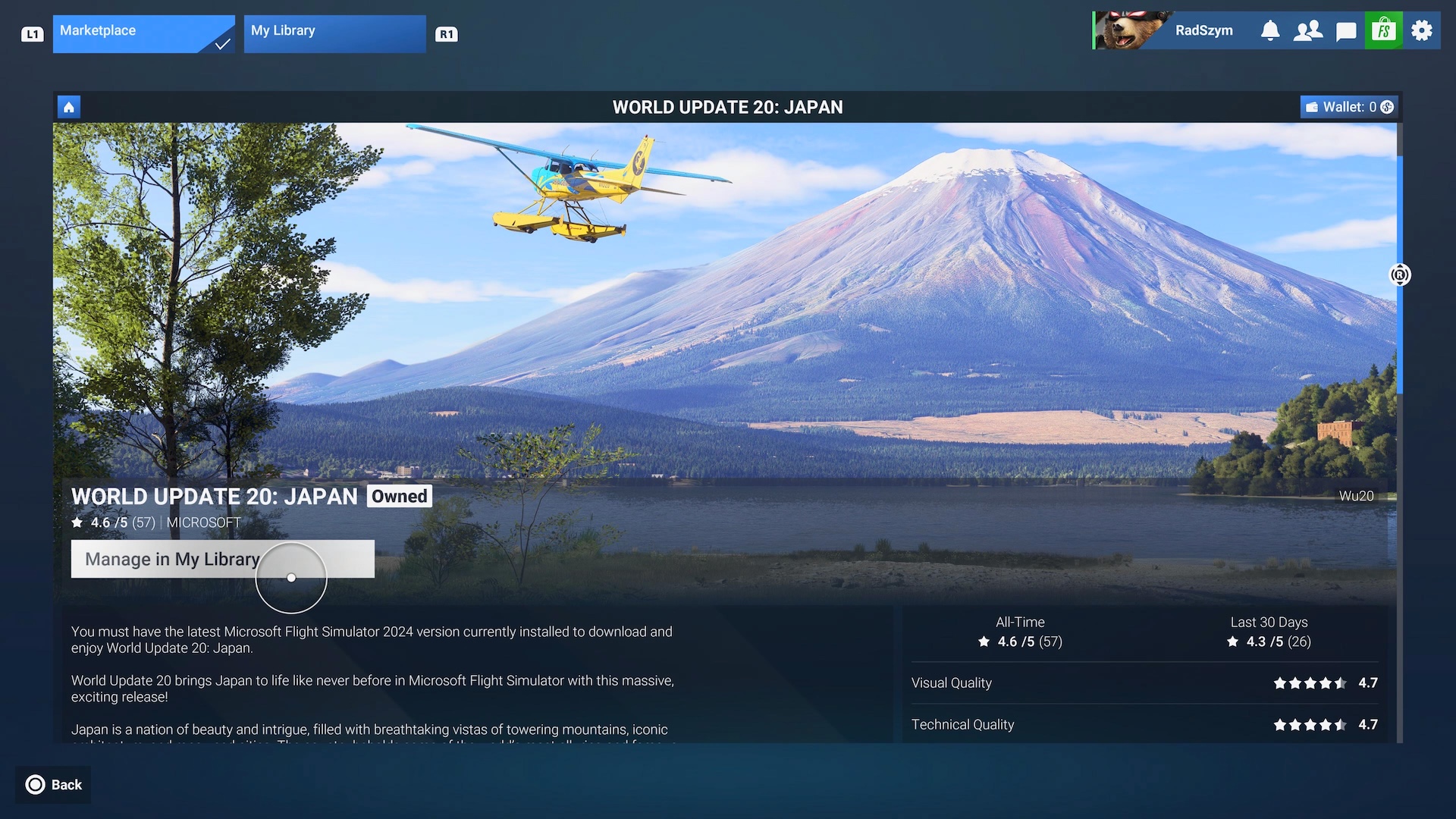1456x819 pixels.
Task: Click the Back button
Action: click(54, 785)
